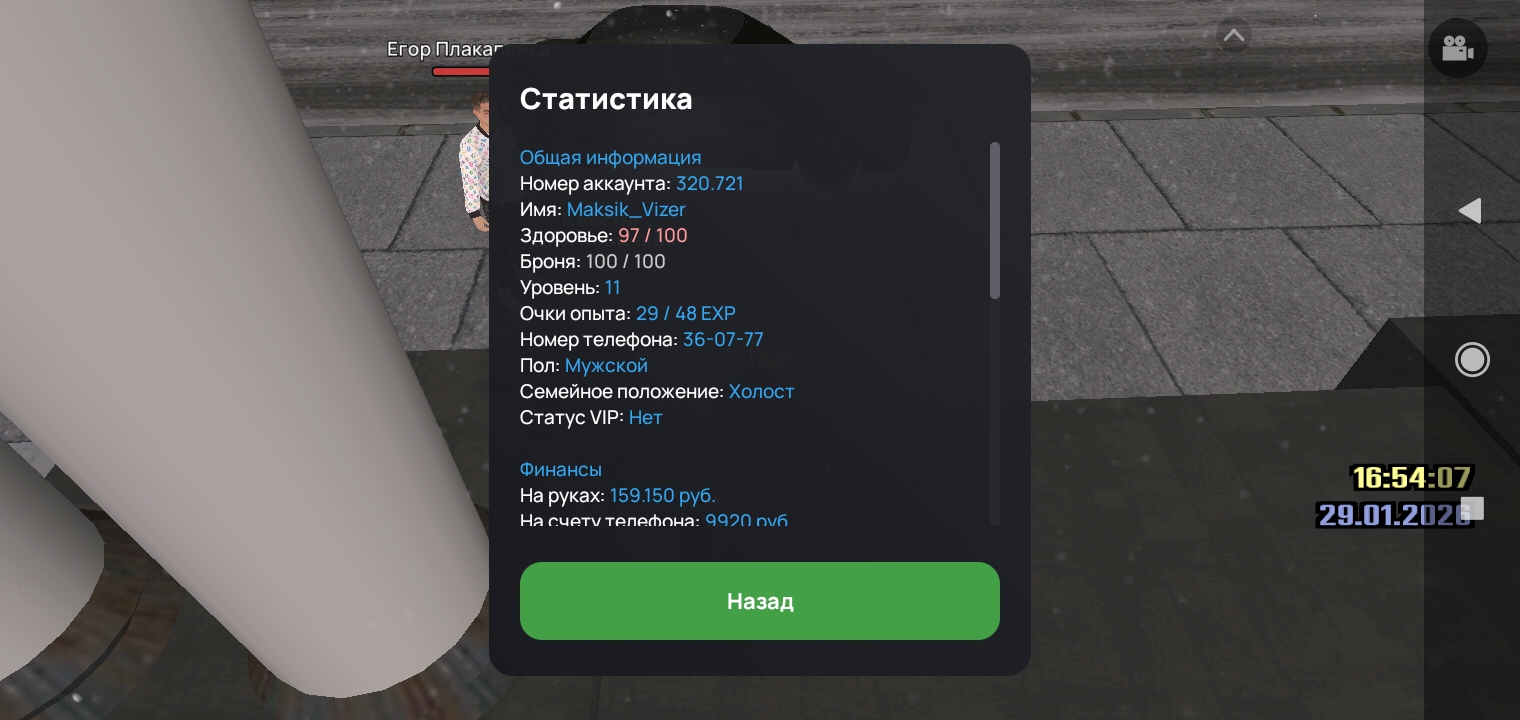Click marital status value Холост

(761, 391)
